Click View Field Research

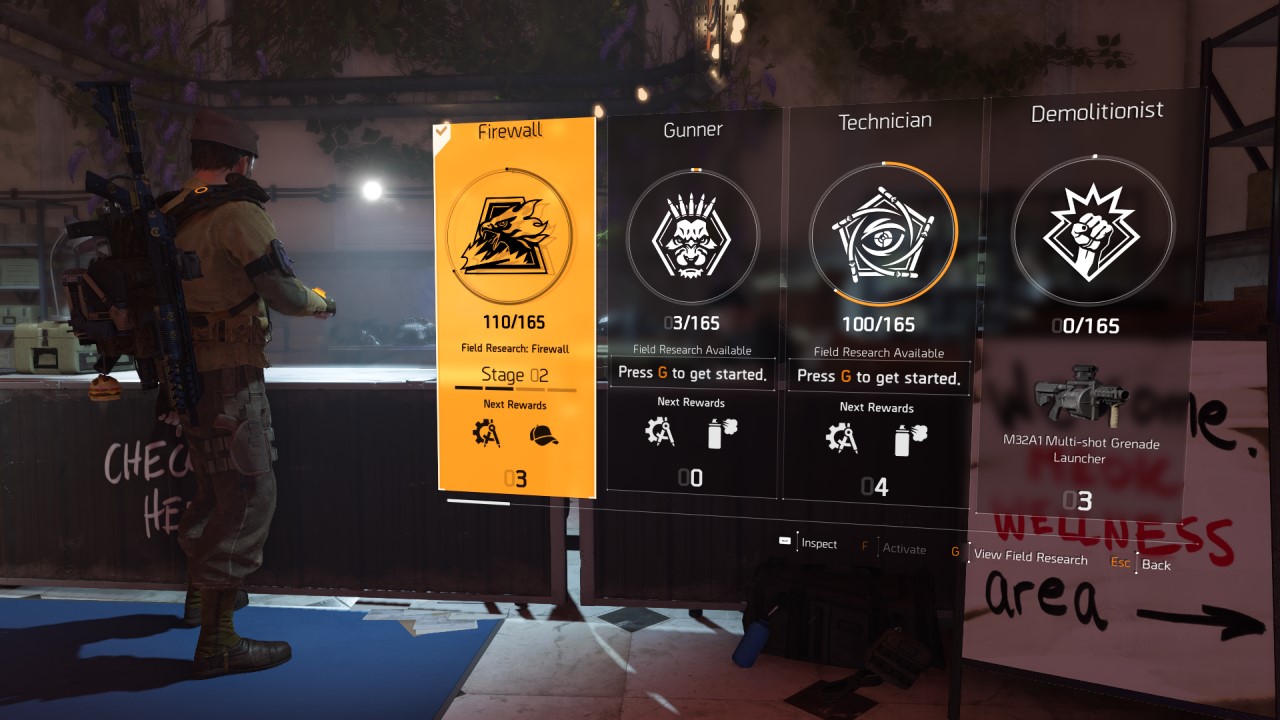tap(1031, 559)
